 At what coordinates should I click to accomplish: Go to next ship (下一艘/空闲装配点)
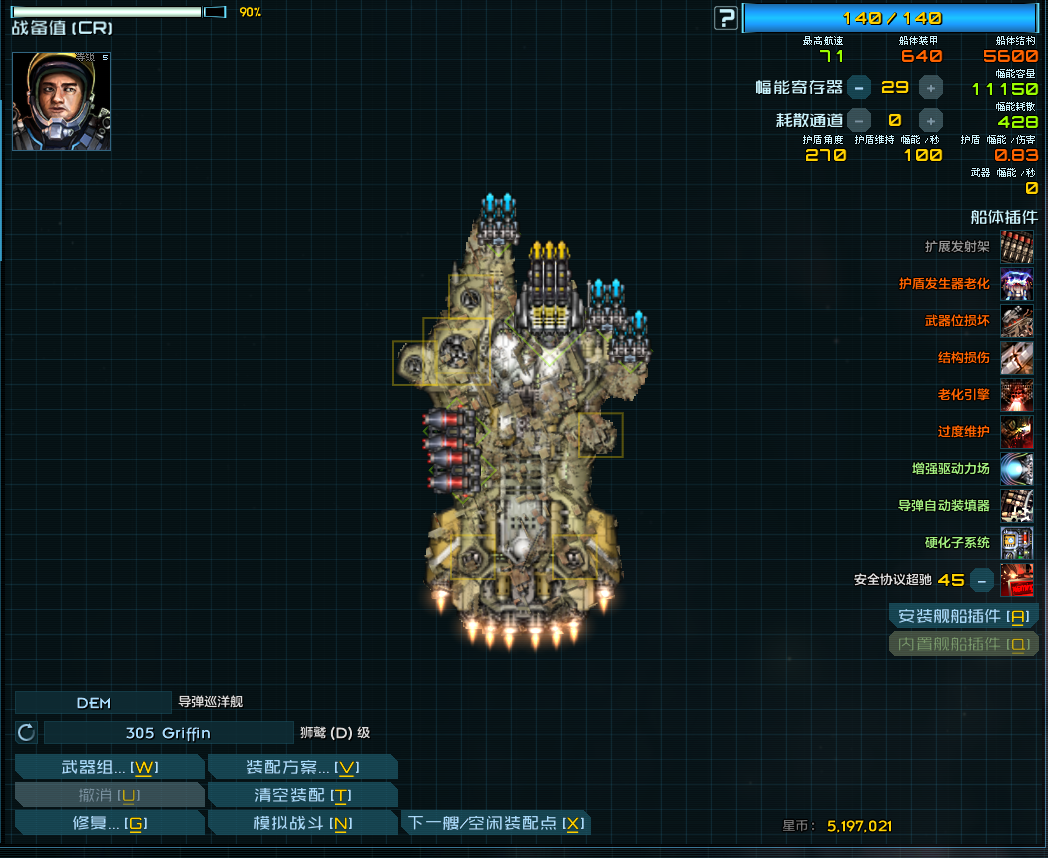[496, 823]
